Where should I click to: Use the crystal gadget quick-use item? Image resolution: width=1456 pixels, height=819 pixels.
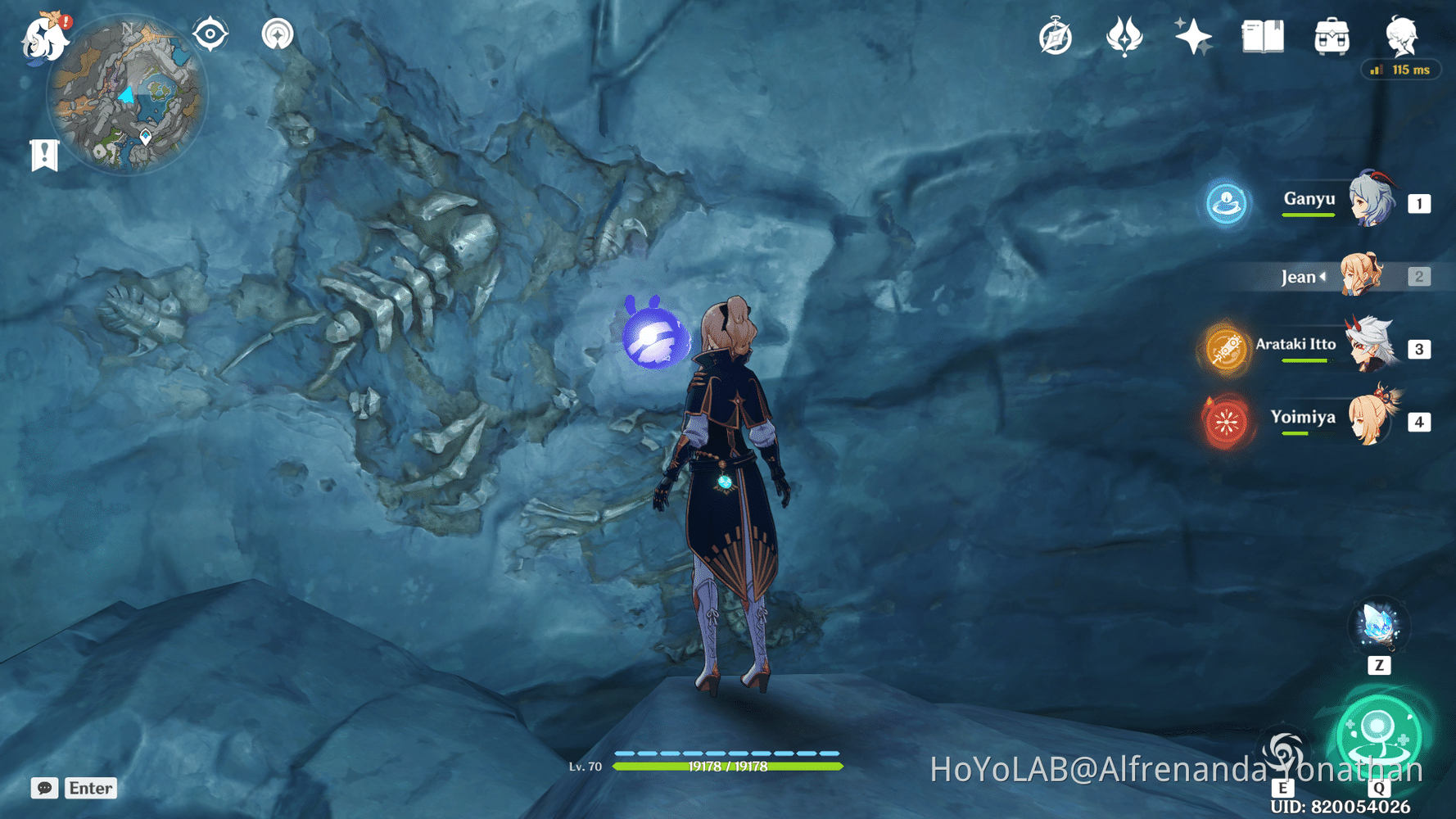pos(1378,627)
